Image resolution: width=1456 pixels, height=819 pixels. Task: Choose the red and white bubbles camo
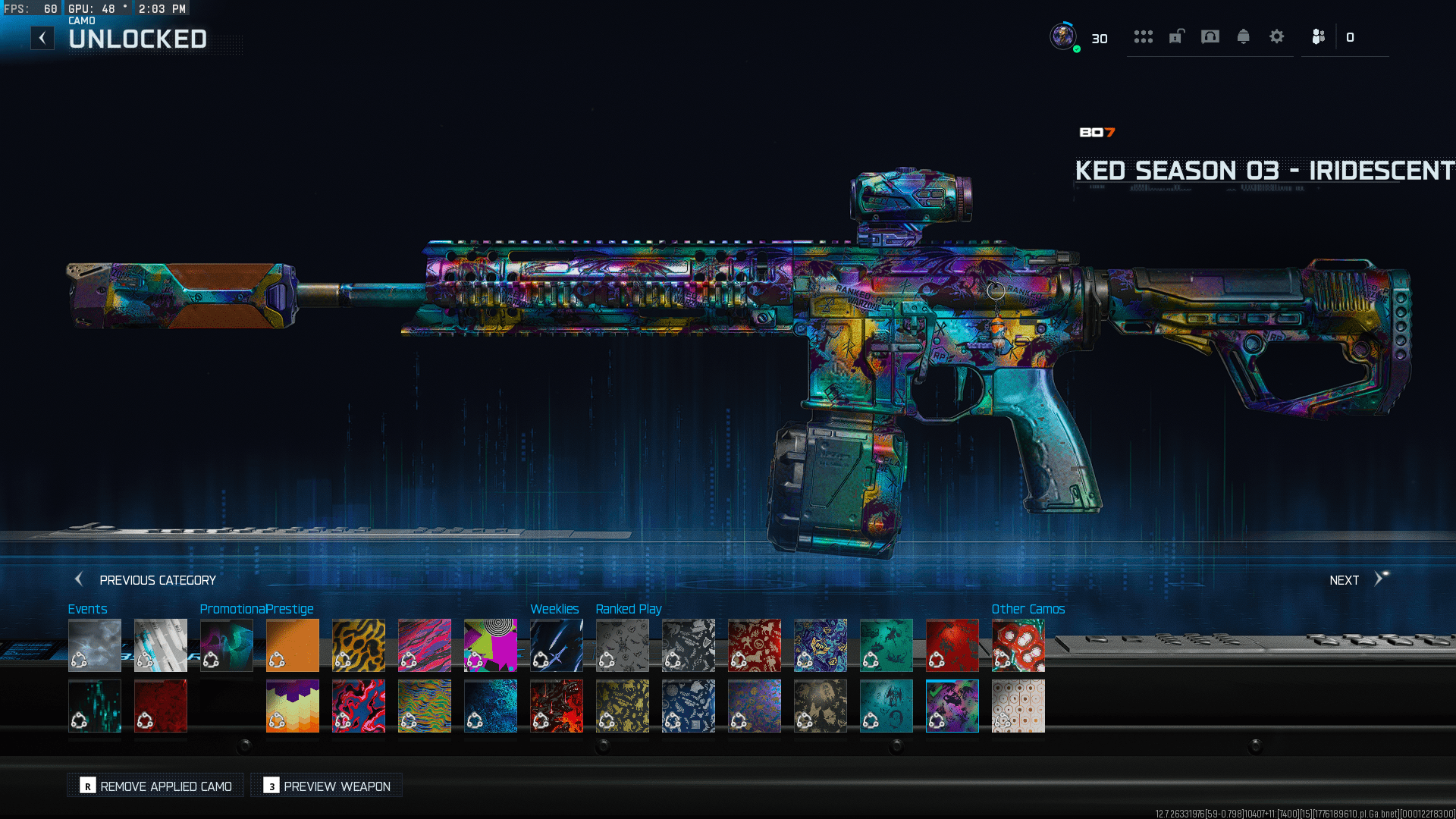1018,645
